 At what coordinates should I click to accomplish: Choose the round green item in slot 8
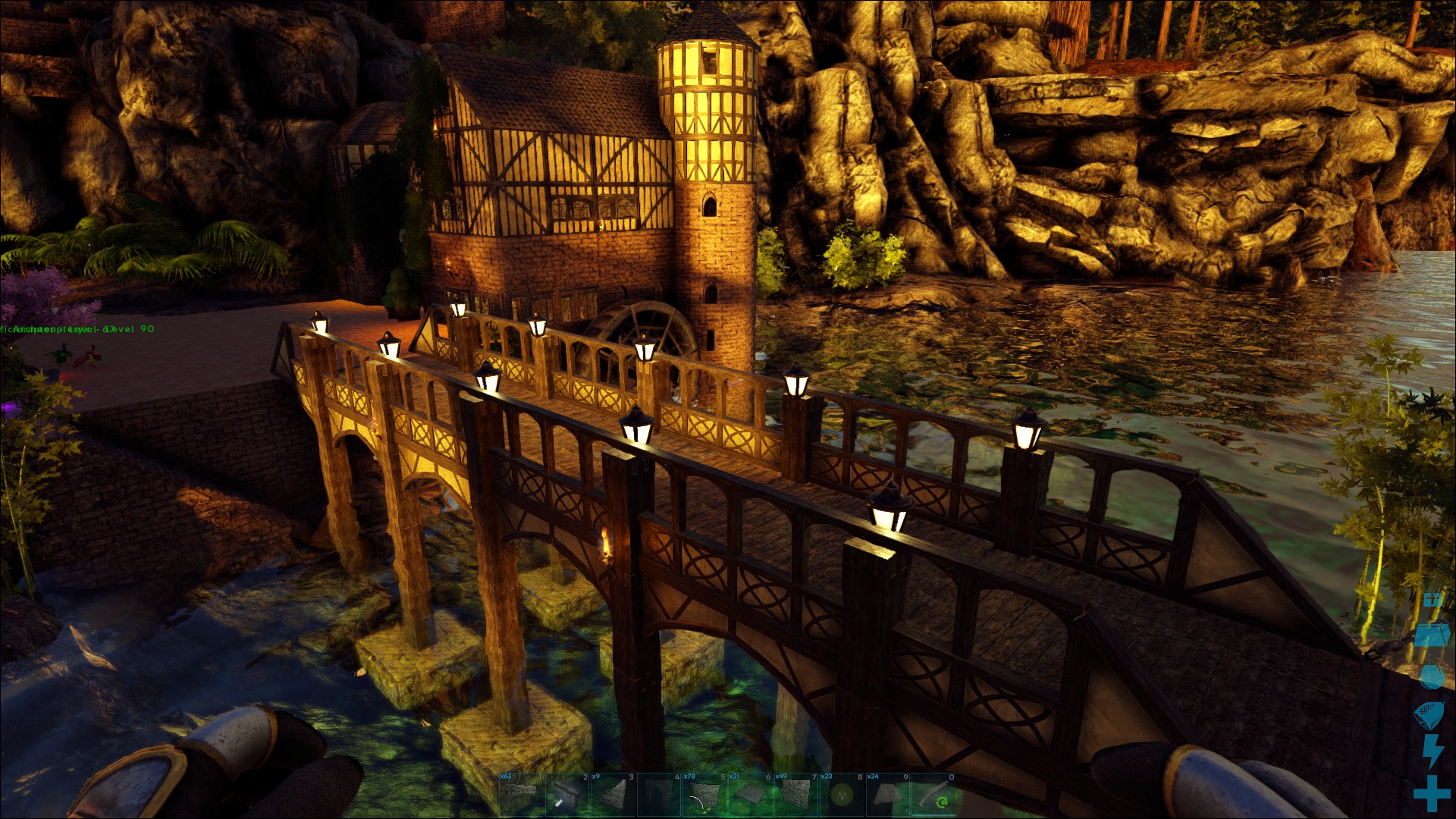[x=840, y=795]
